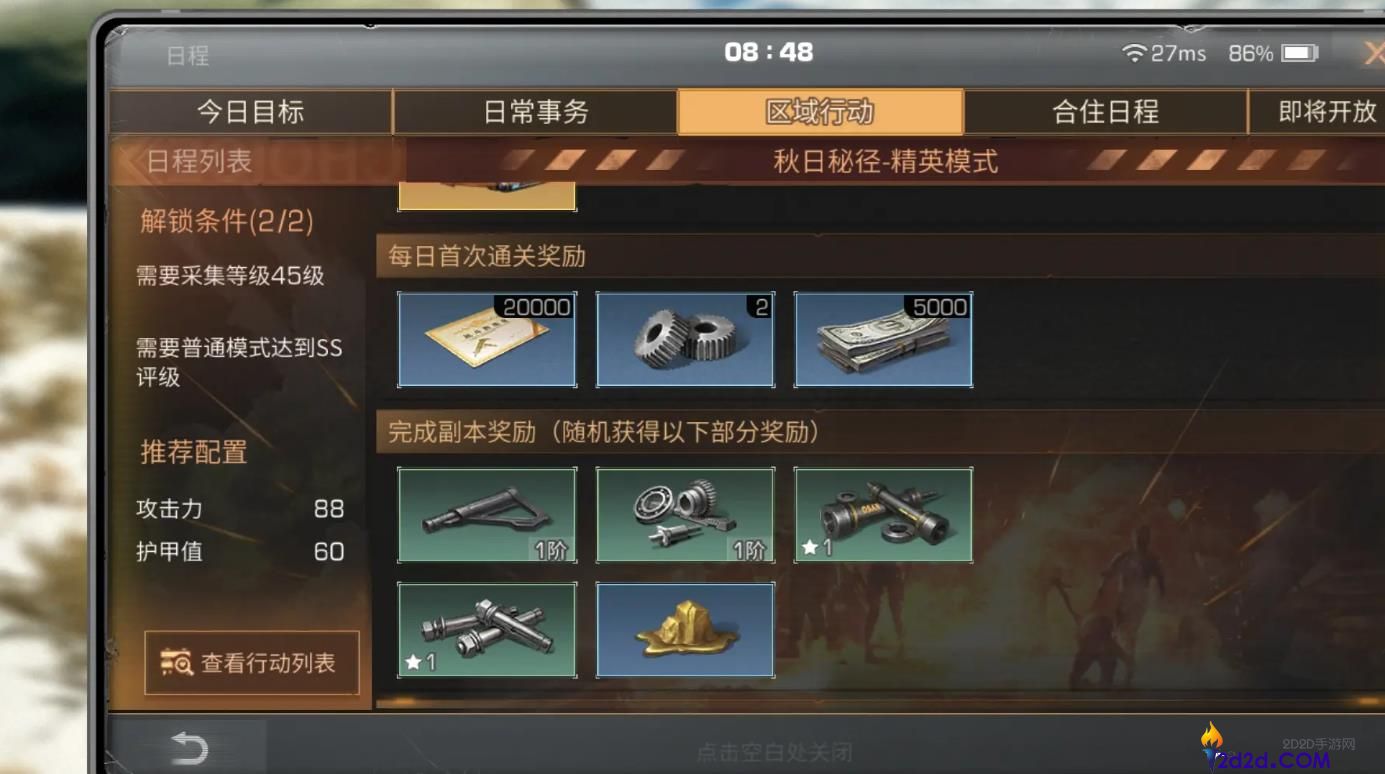Click the gear parts reward showing quantity 2

coord(684,339)
